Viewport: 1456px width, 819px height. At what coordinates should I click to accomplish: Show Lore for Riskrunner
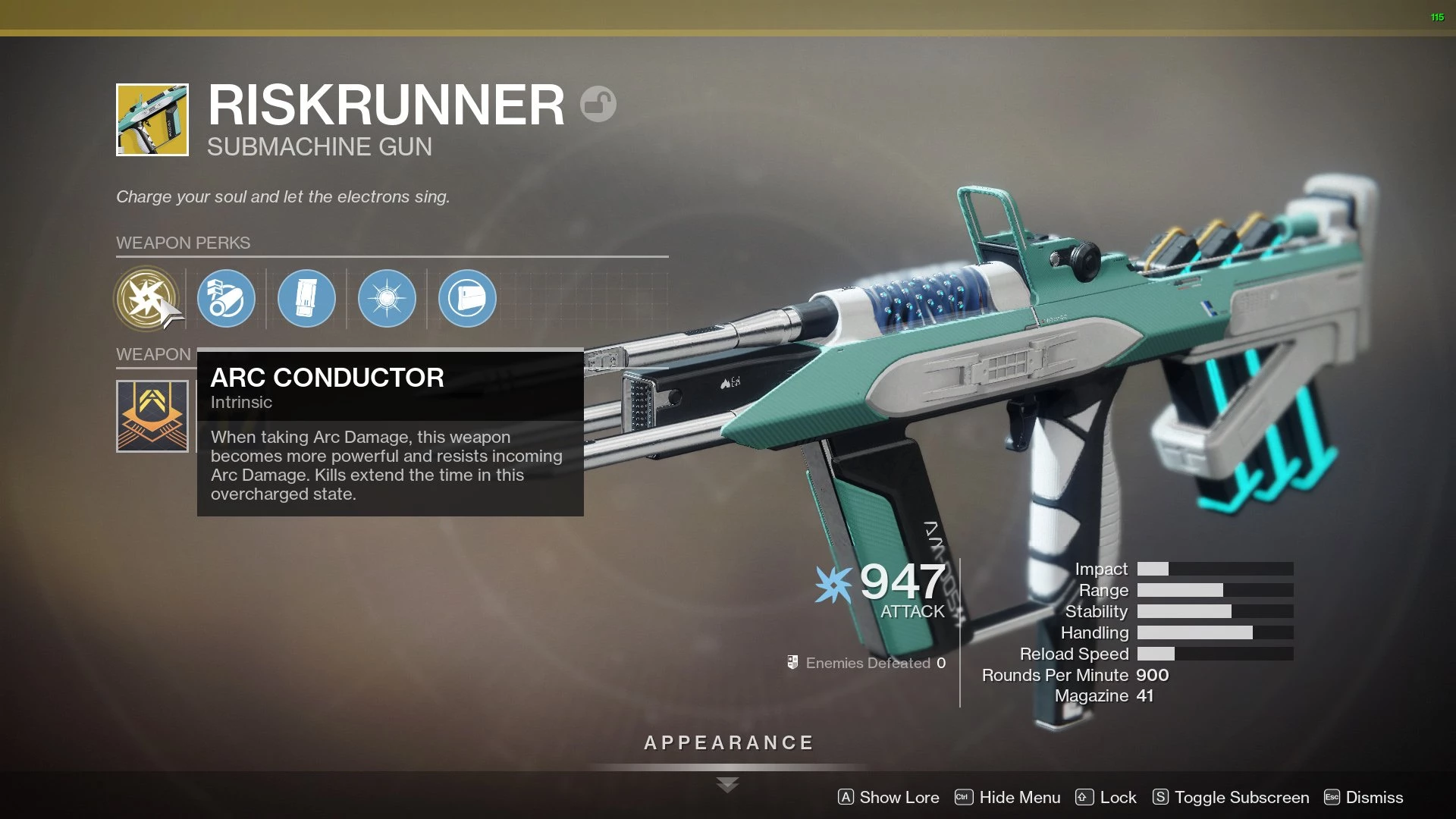[x=888, y=797]
